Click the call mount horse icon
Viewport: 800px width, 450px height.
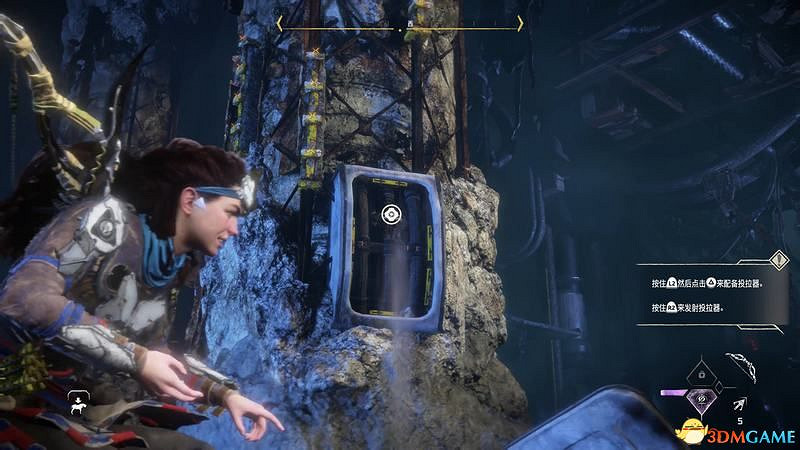(x=75, y=403)
